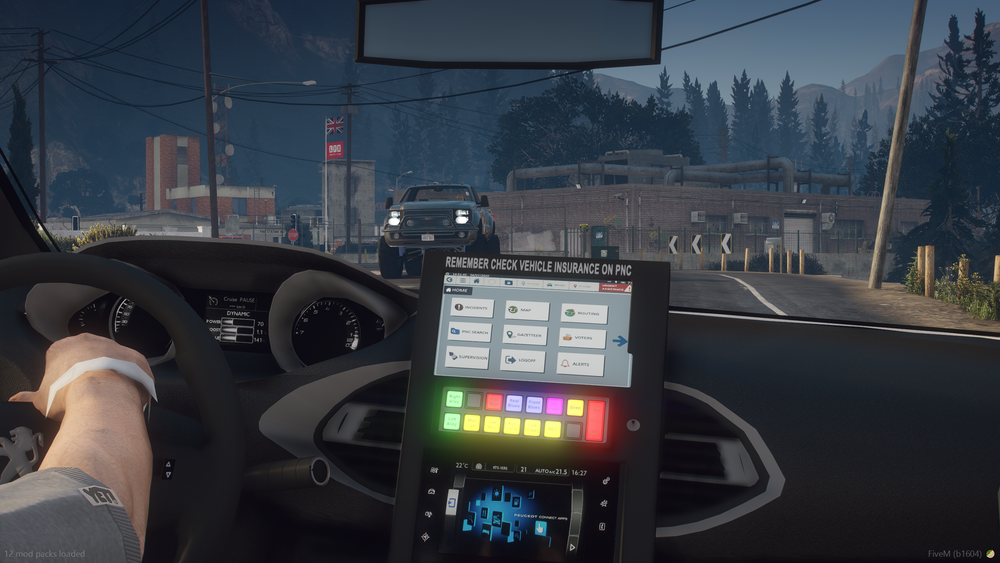This screenshot has height=563, width=1000.
Task: Open the Incidents tile on the tablet
Action: coord(471,307)
